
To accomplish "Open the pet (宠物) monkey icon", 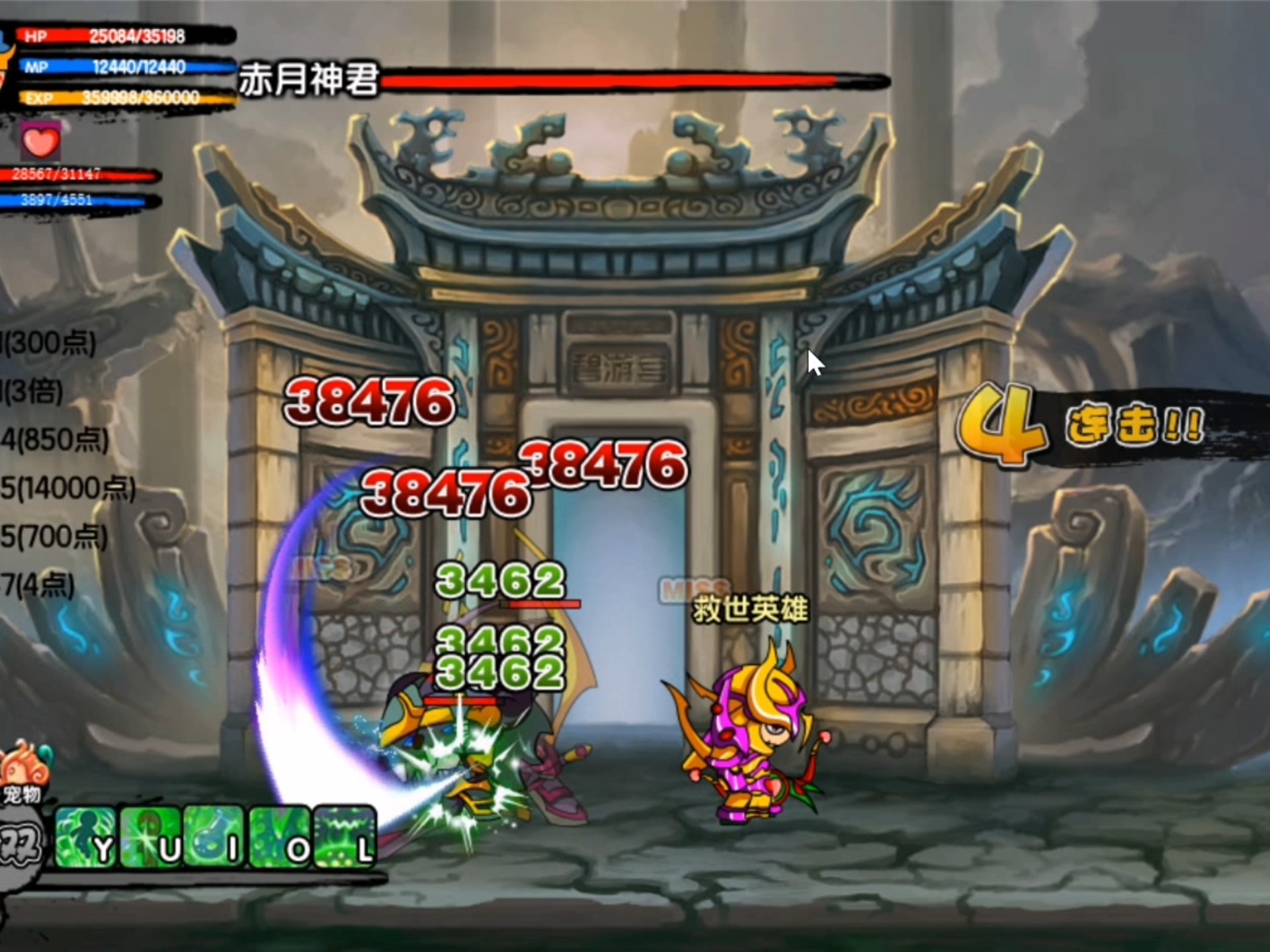I will (24, 772).
